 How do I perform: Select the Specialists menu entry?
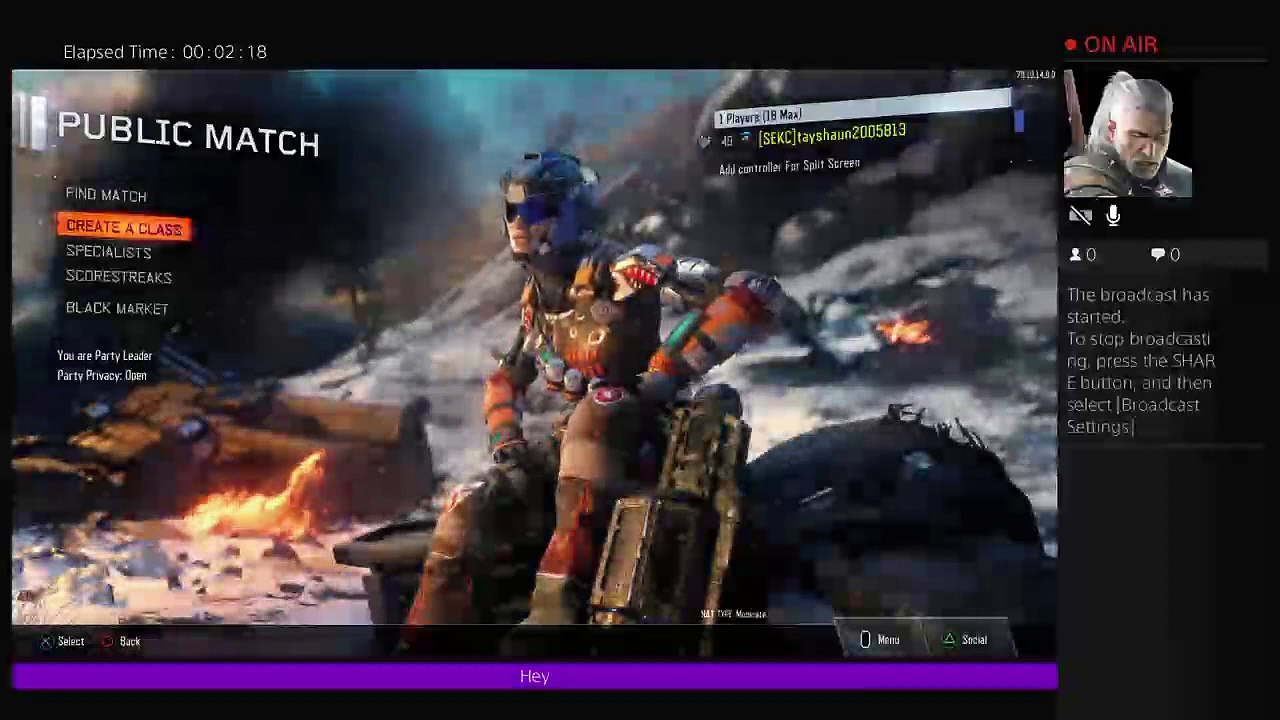tap(108, 252)
